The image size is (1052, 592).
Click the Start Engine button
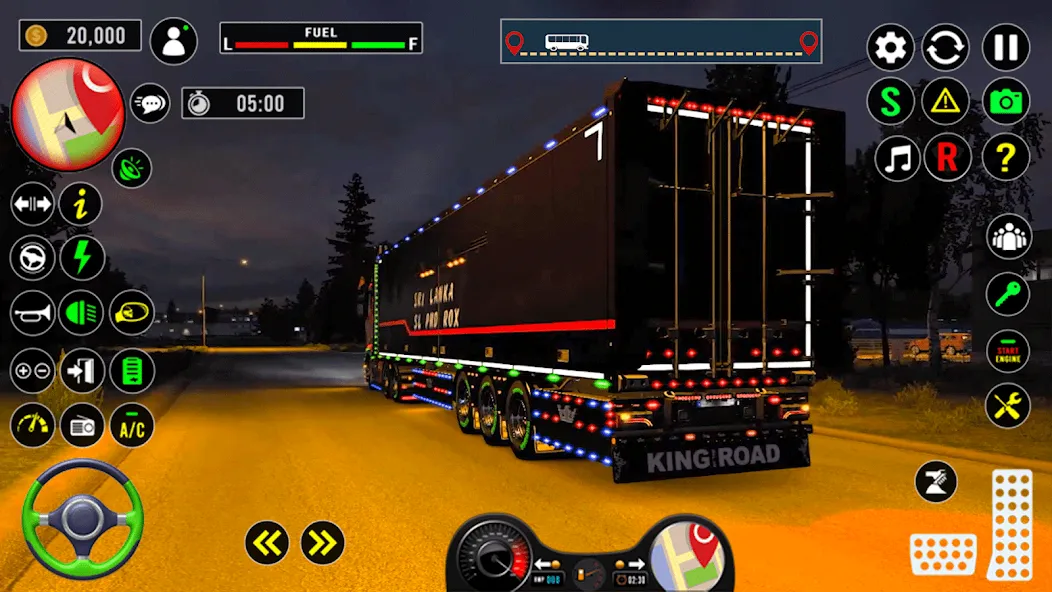tap(1008, 350)
